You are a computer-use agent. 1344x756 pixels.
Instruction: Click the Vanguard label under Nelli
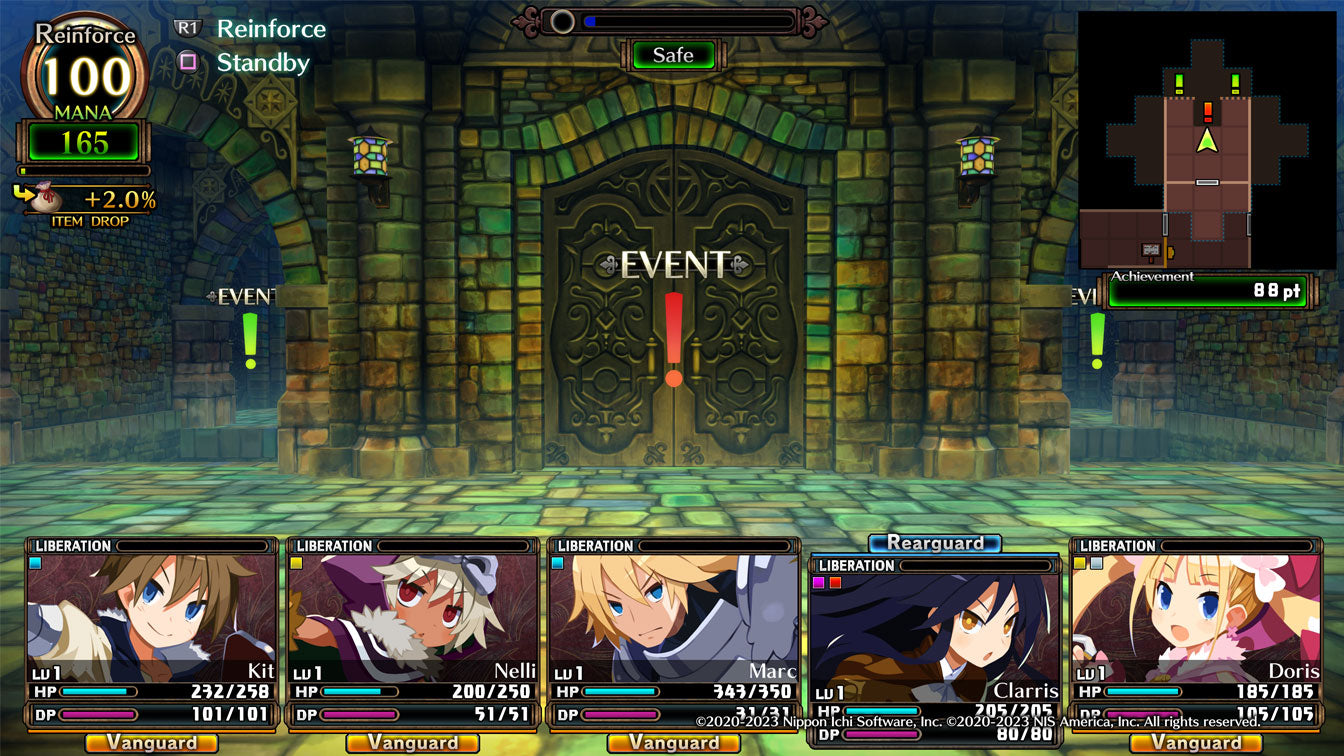coord(413,743)
